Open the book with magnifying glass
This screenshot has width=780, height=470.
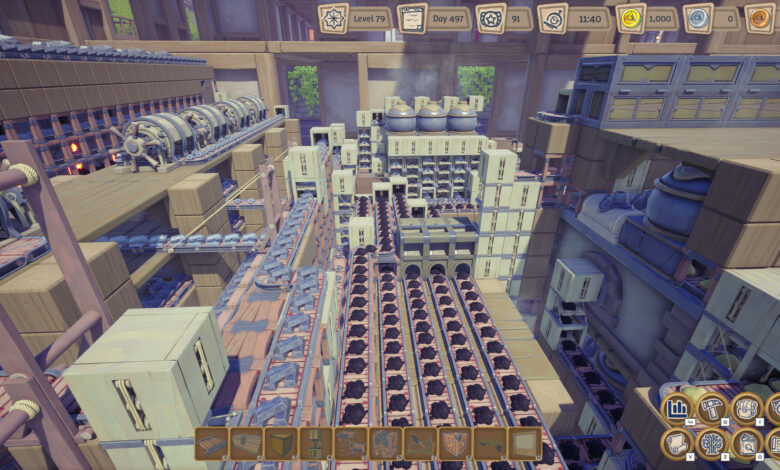[x=747, y=443]
